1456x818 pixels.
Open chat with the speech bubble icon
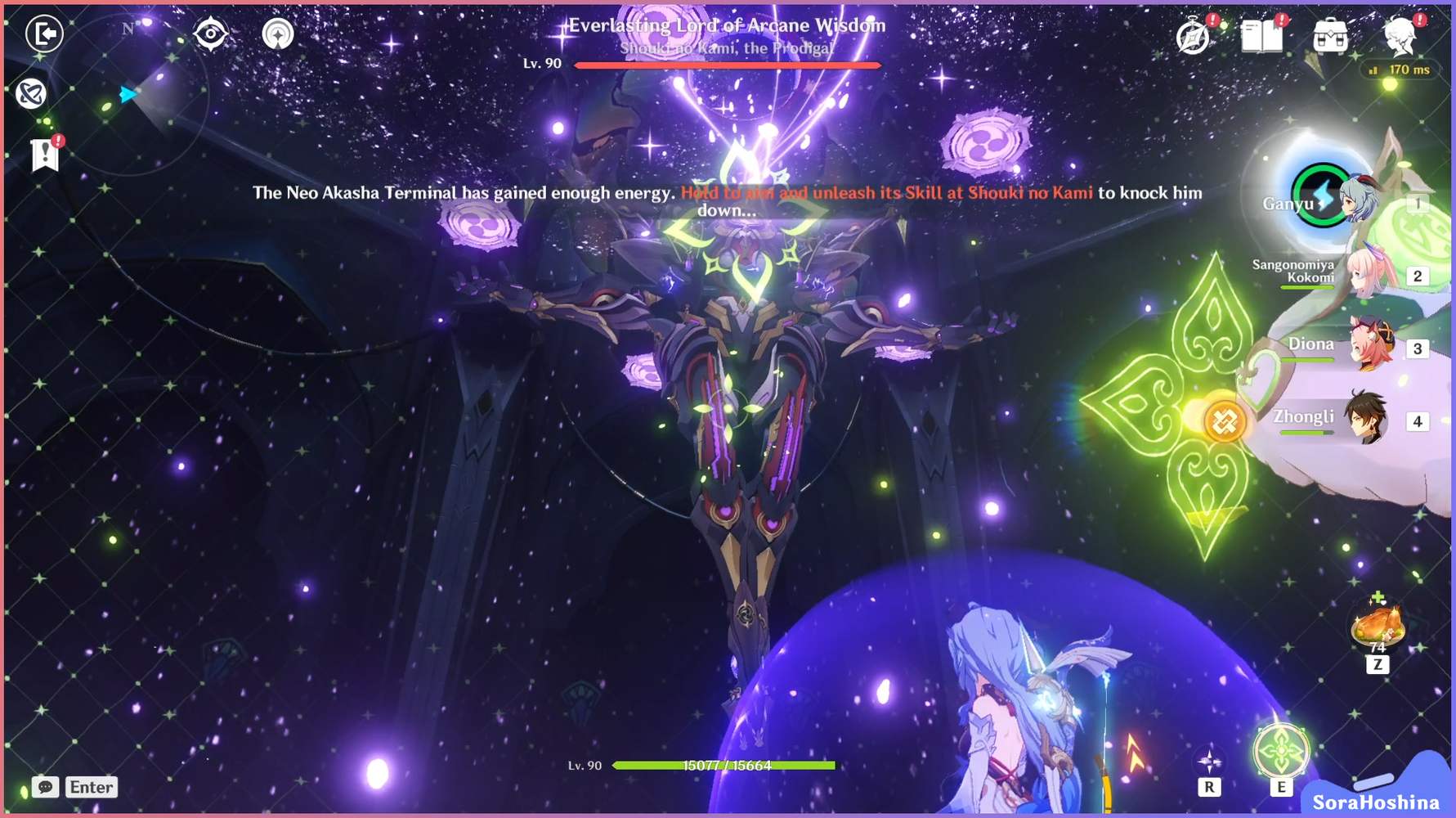click(45, 787)
